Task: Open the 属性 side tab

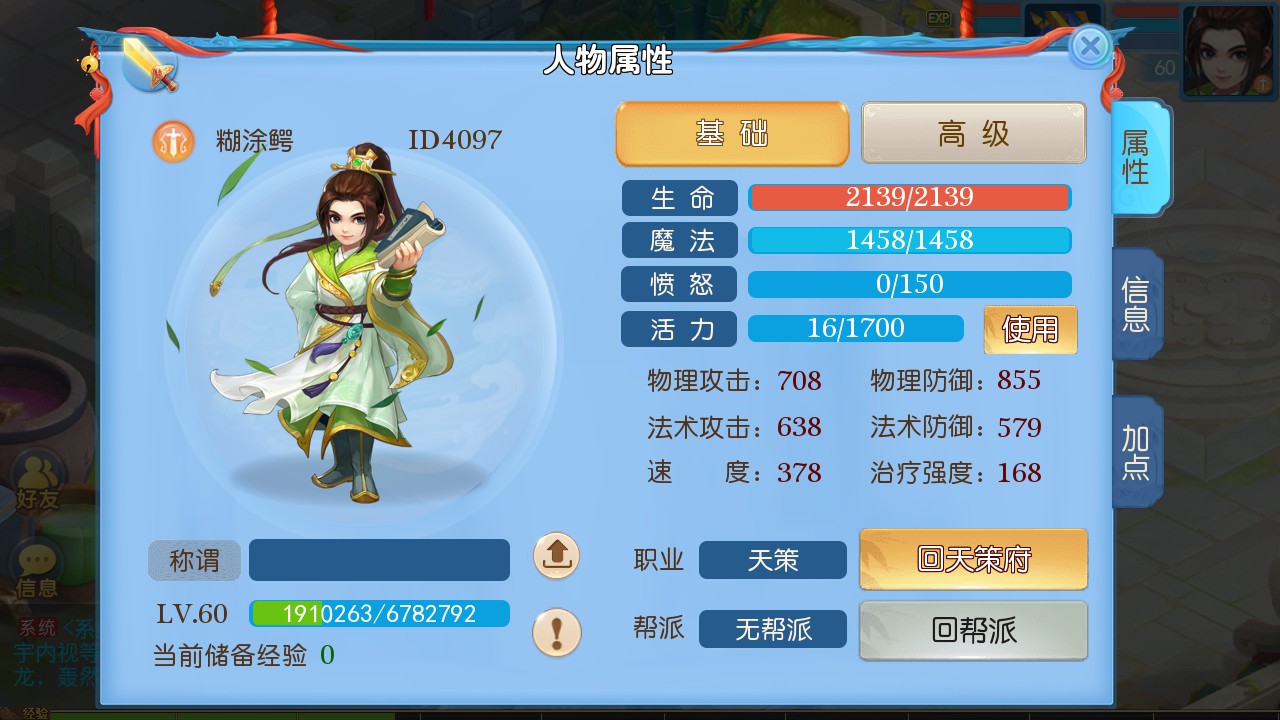Action: tap(1140, 157)
